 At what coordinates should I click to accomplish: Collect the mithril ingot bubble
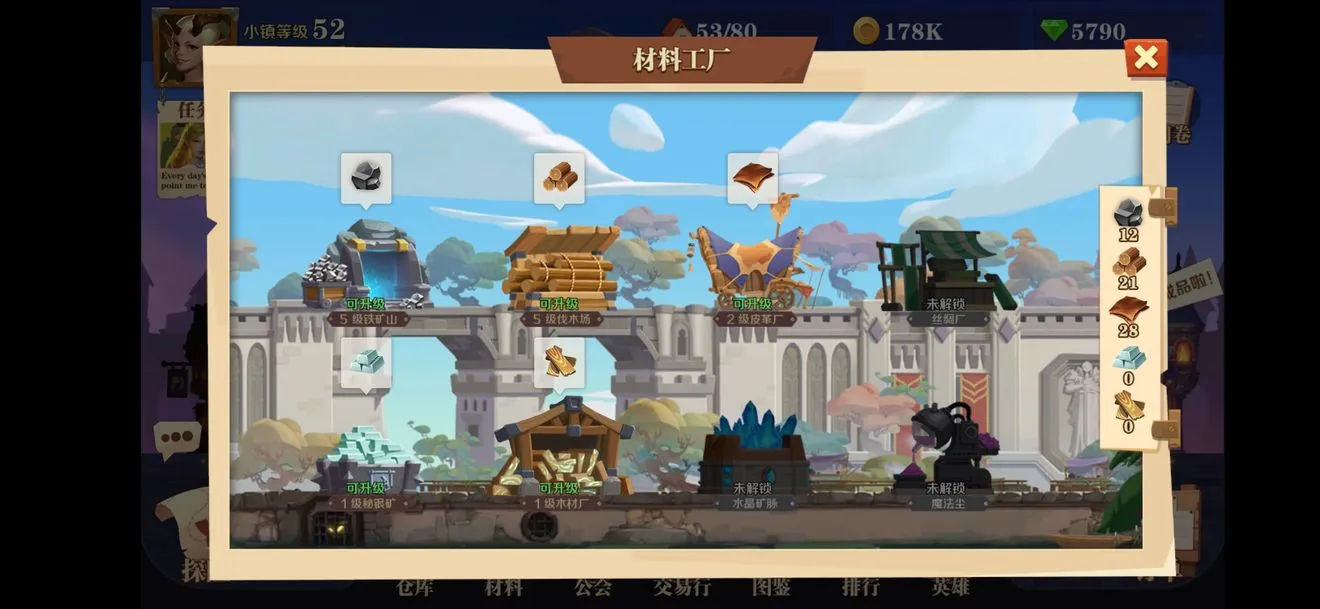pyautogui.click(x=366, y=362)
